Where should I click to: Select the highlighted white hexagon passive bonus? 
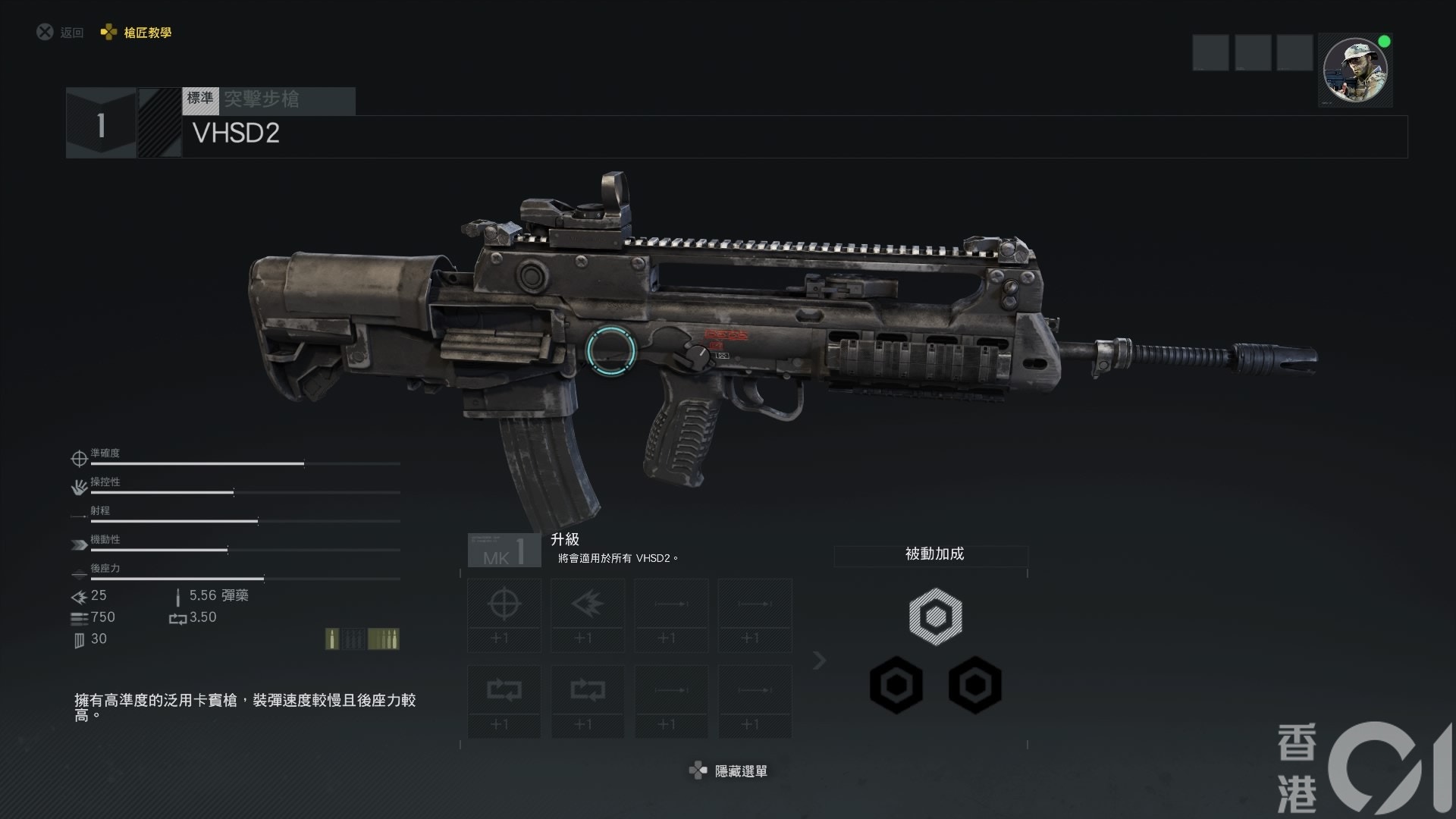pos(935,616)
